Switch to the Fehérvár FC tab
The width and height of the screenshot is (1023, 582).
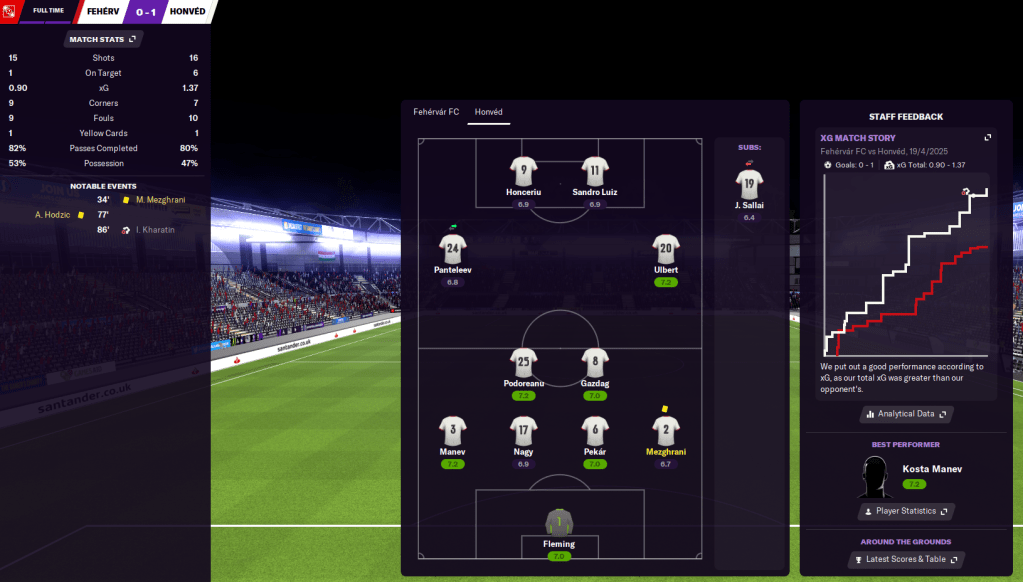pyautogui.click(x=436, y=112)
